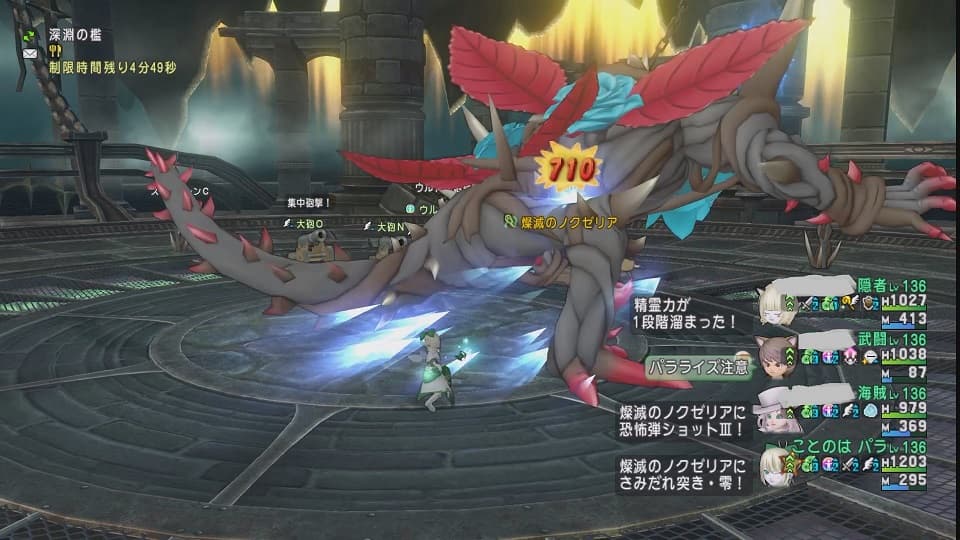Click the green sync arrows icon
Screen dimensions: 960x540
coord(29,34)
